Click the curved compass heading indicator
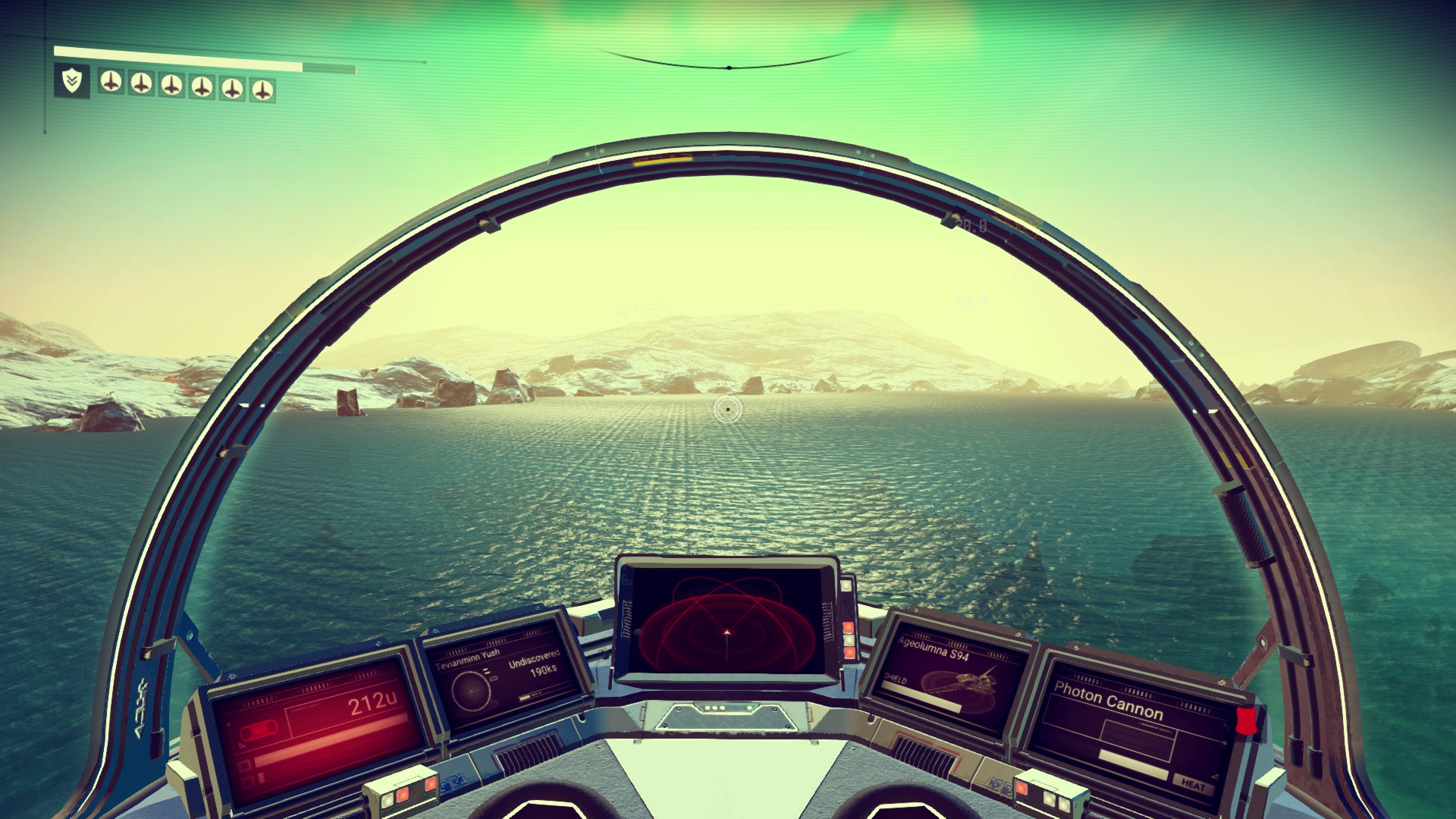Viewport: 1456px width, 819px height. click(728, 64)
